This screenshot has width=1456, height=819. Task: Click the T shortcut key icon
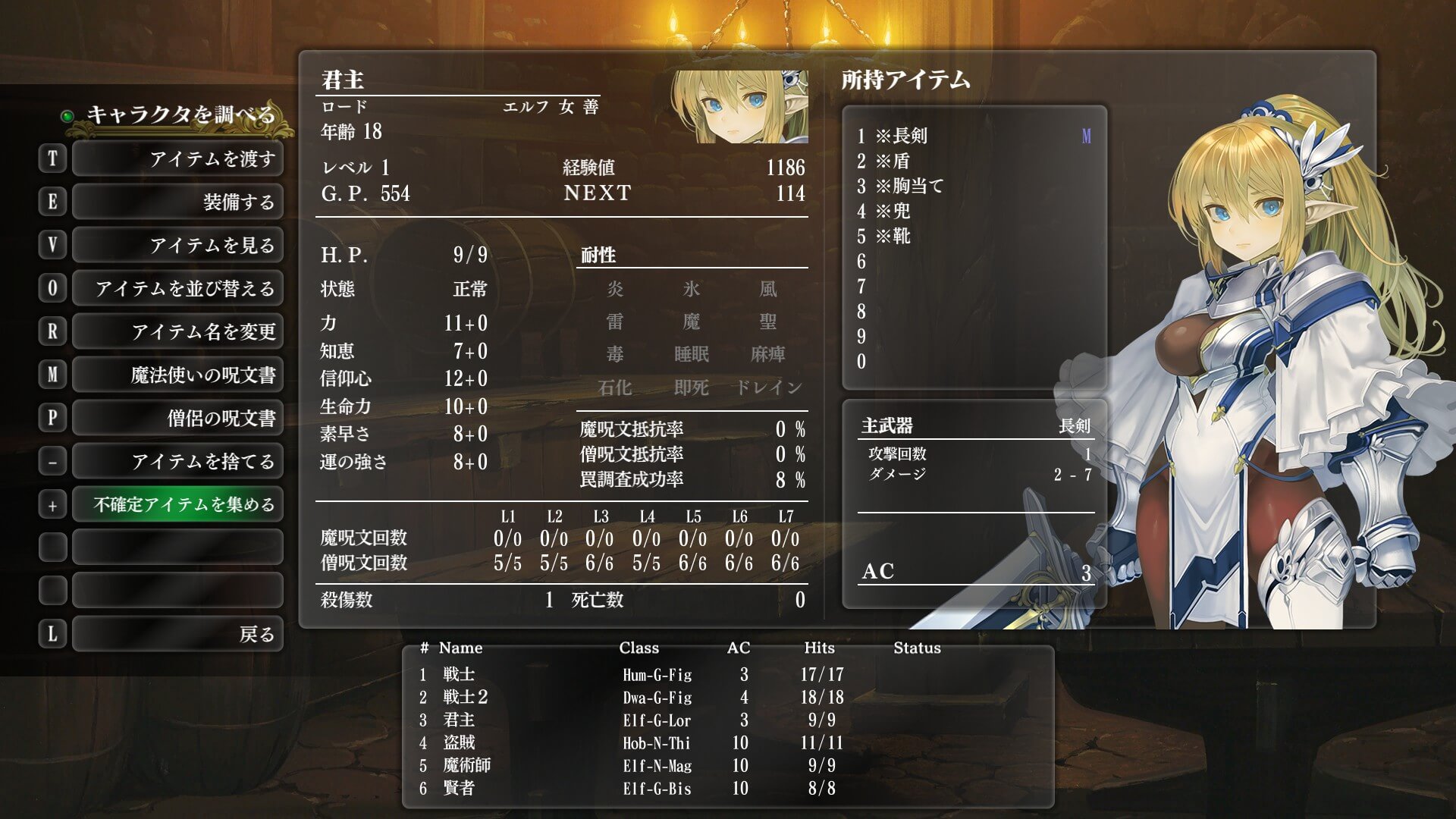tap(52, 158)
